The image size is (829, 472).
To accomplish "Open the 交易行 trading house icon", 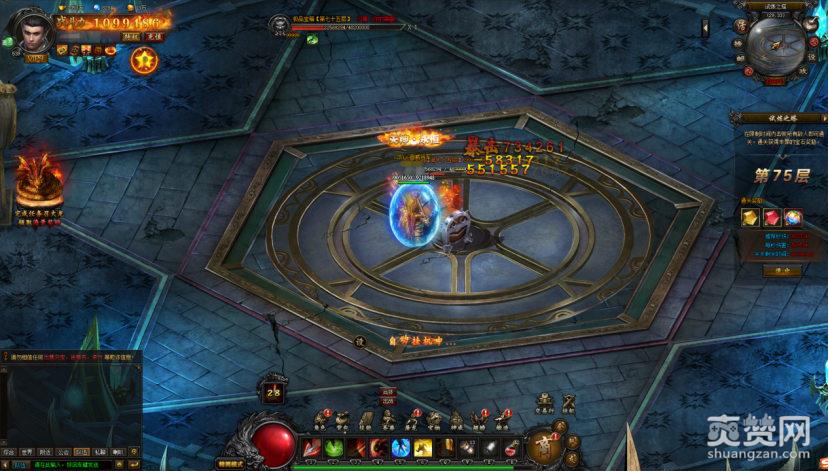I will 542,401.
